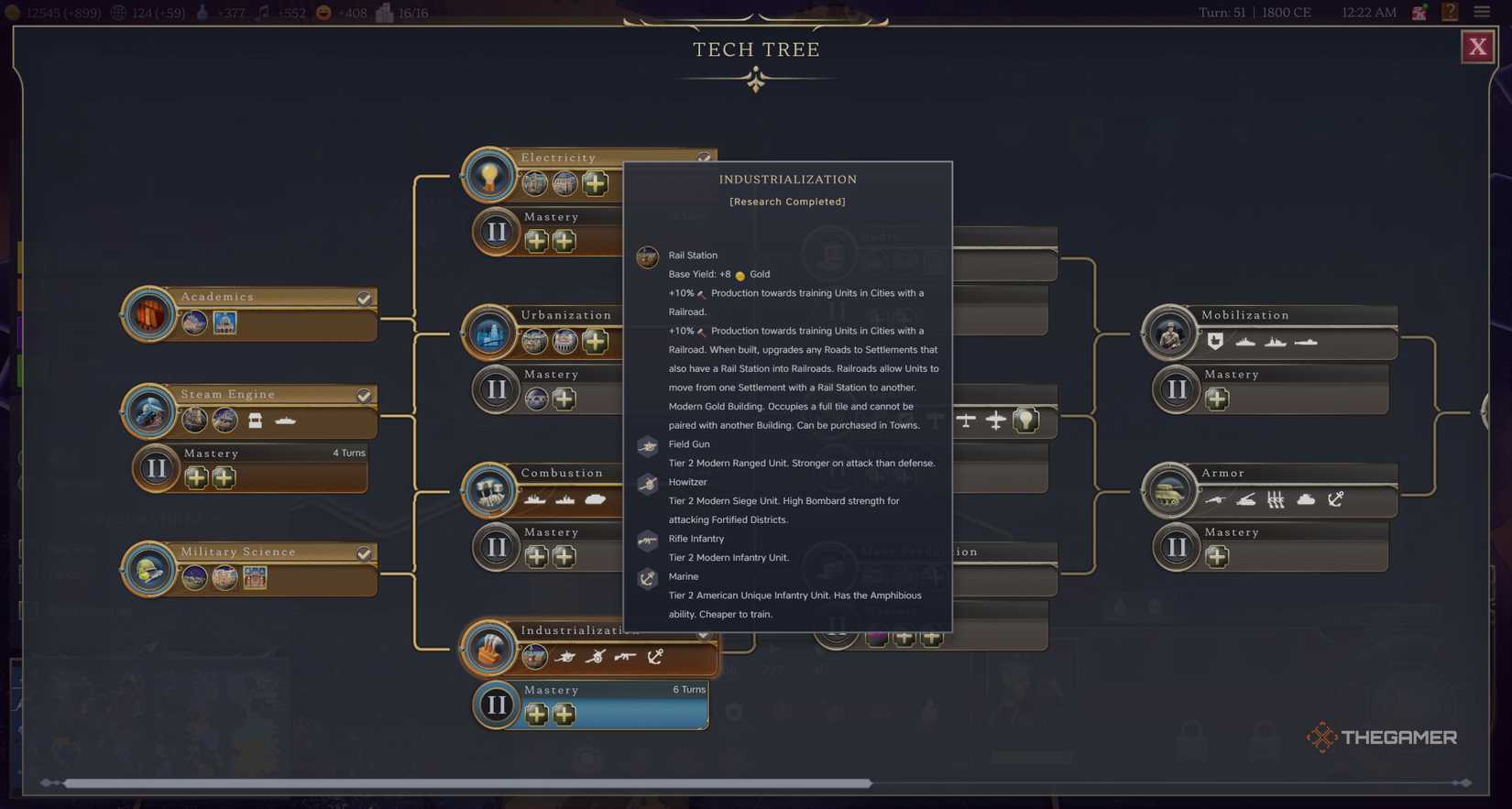Click the Marine anchor icon under Industrialization

click(655, 656)
